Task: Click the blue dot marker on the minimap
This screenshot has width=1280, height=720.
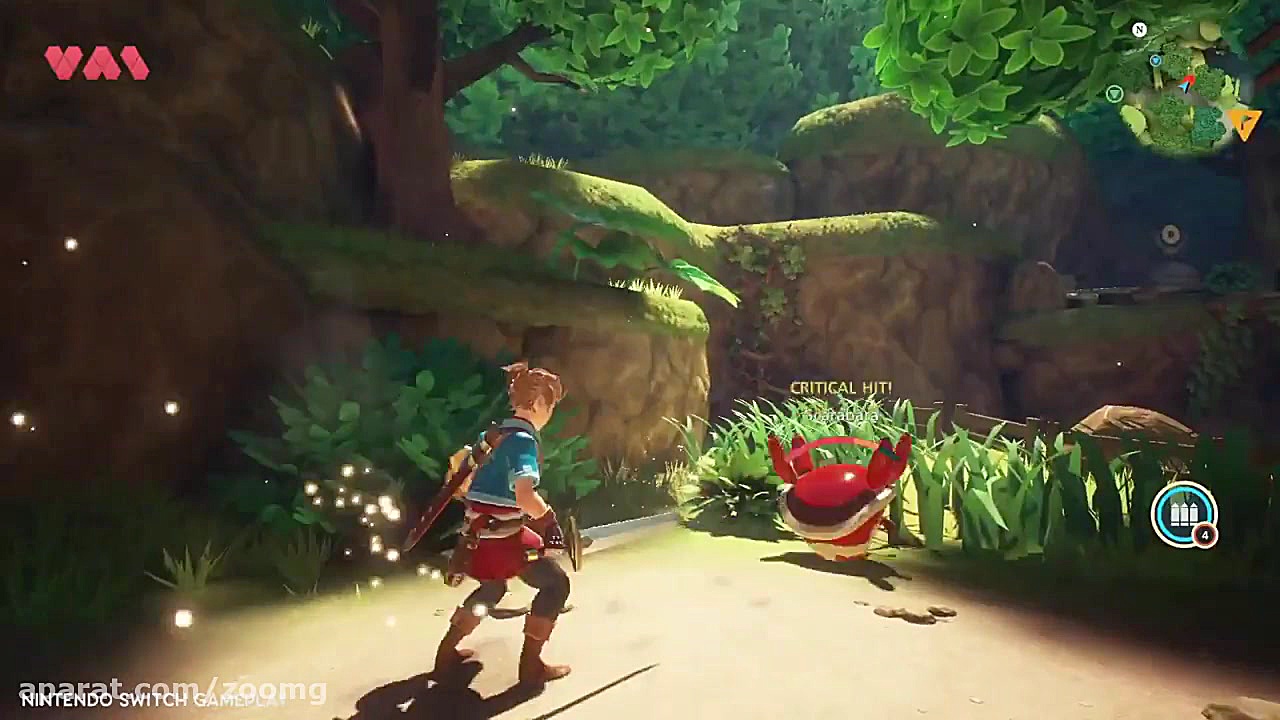Action: (x=1156, y=61)
